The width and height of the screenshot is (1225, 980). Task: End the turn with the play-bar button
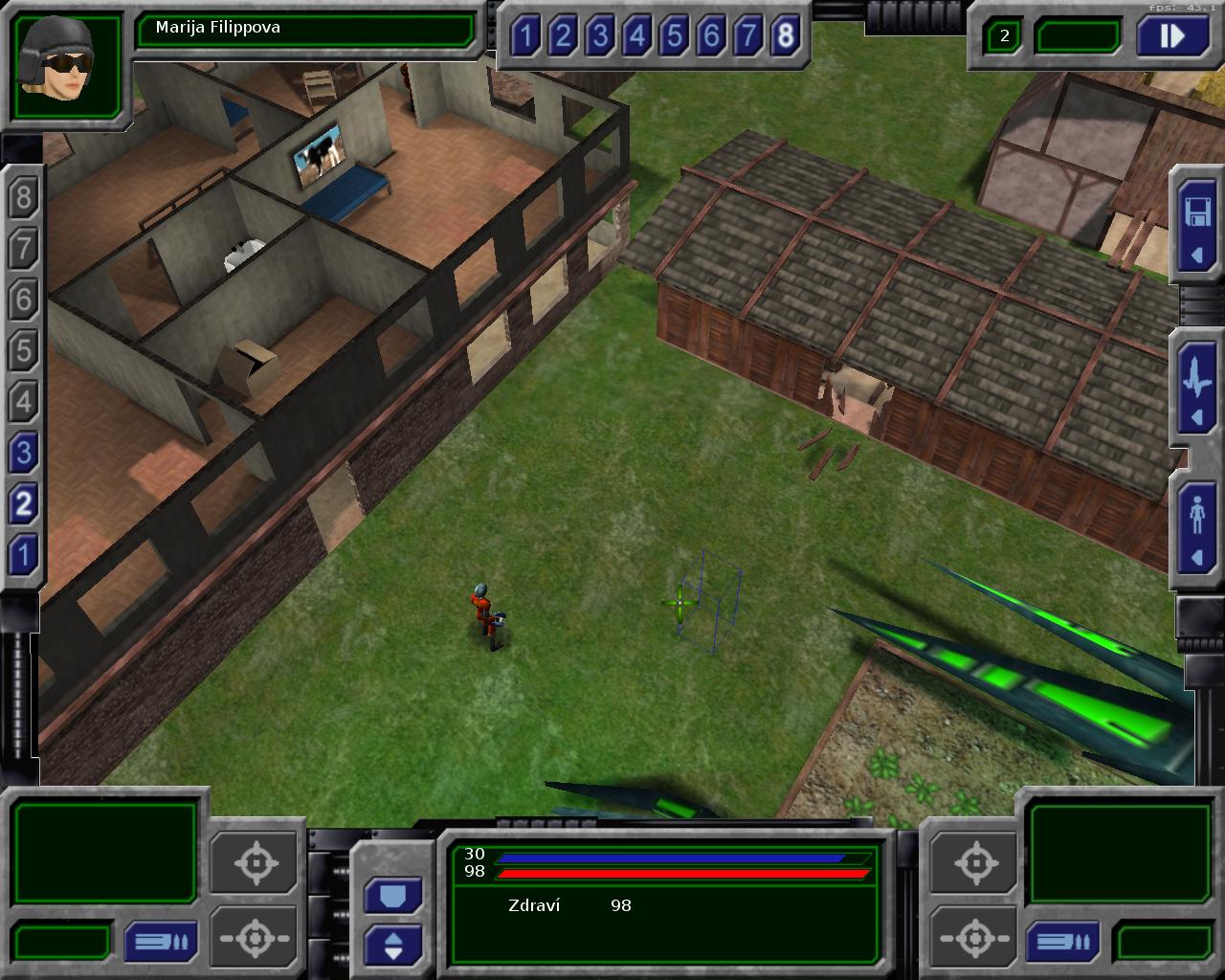click(x=1171, y=36)
